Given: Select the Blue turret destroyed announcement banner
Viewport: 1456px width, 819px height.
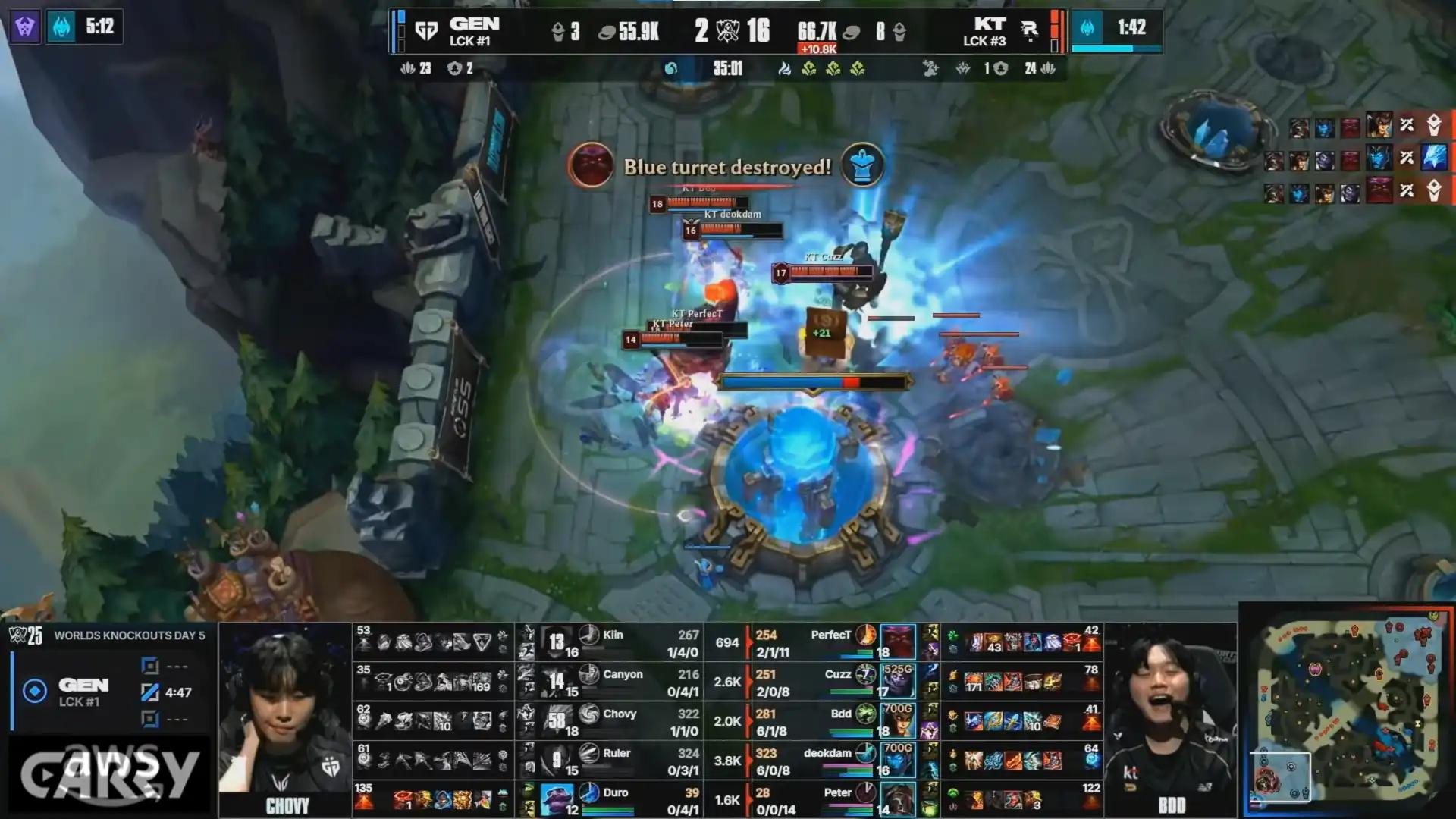Looking at the screenshot, I should pyautogui.click(x=726, y=167).
